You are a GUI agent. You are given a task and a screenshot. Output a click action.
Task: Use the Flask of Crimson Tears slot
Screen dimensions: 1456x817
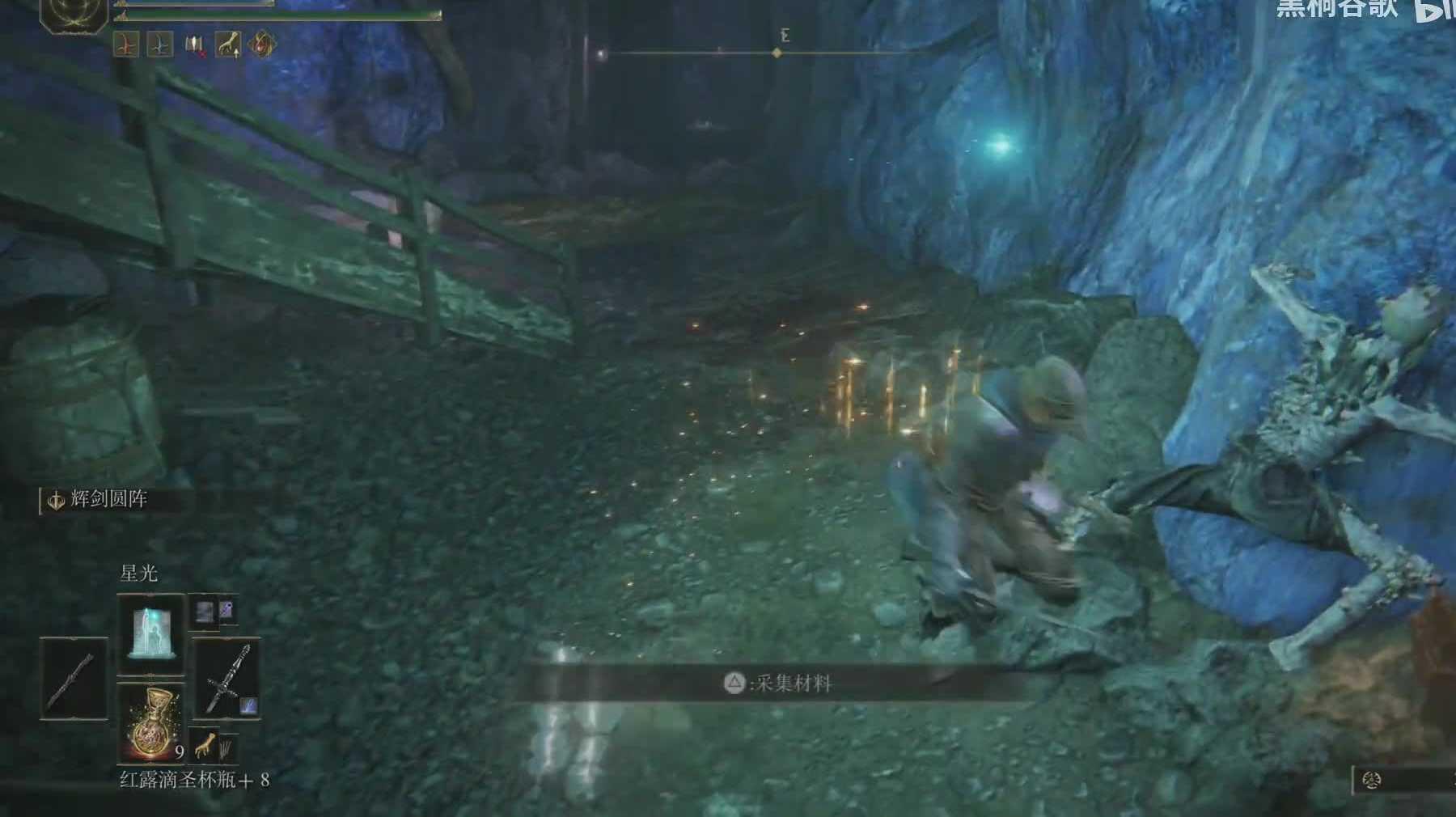tap(151, 723)
